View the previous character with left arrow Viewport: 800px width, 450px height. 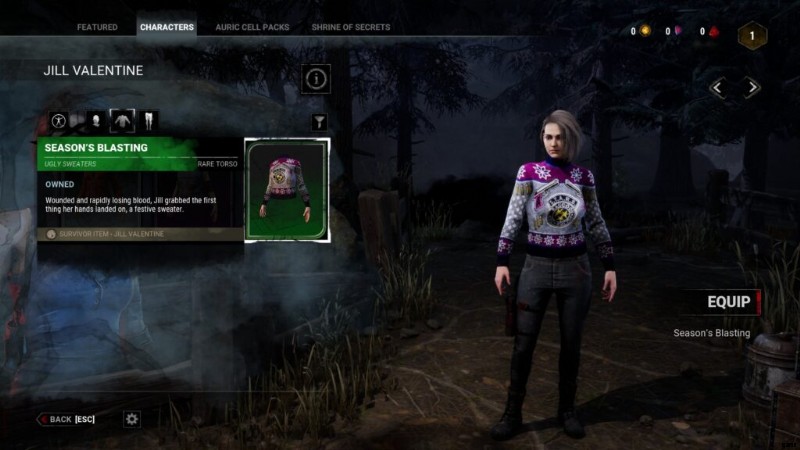tap(718, 88)
